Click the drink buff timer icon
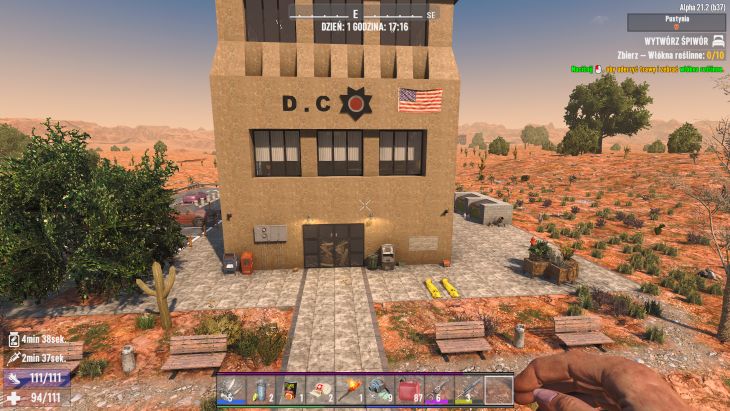 [x=13, y=340]
